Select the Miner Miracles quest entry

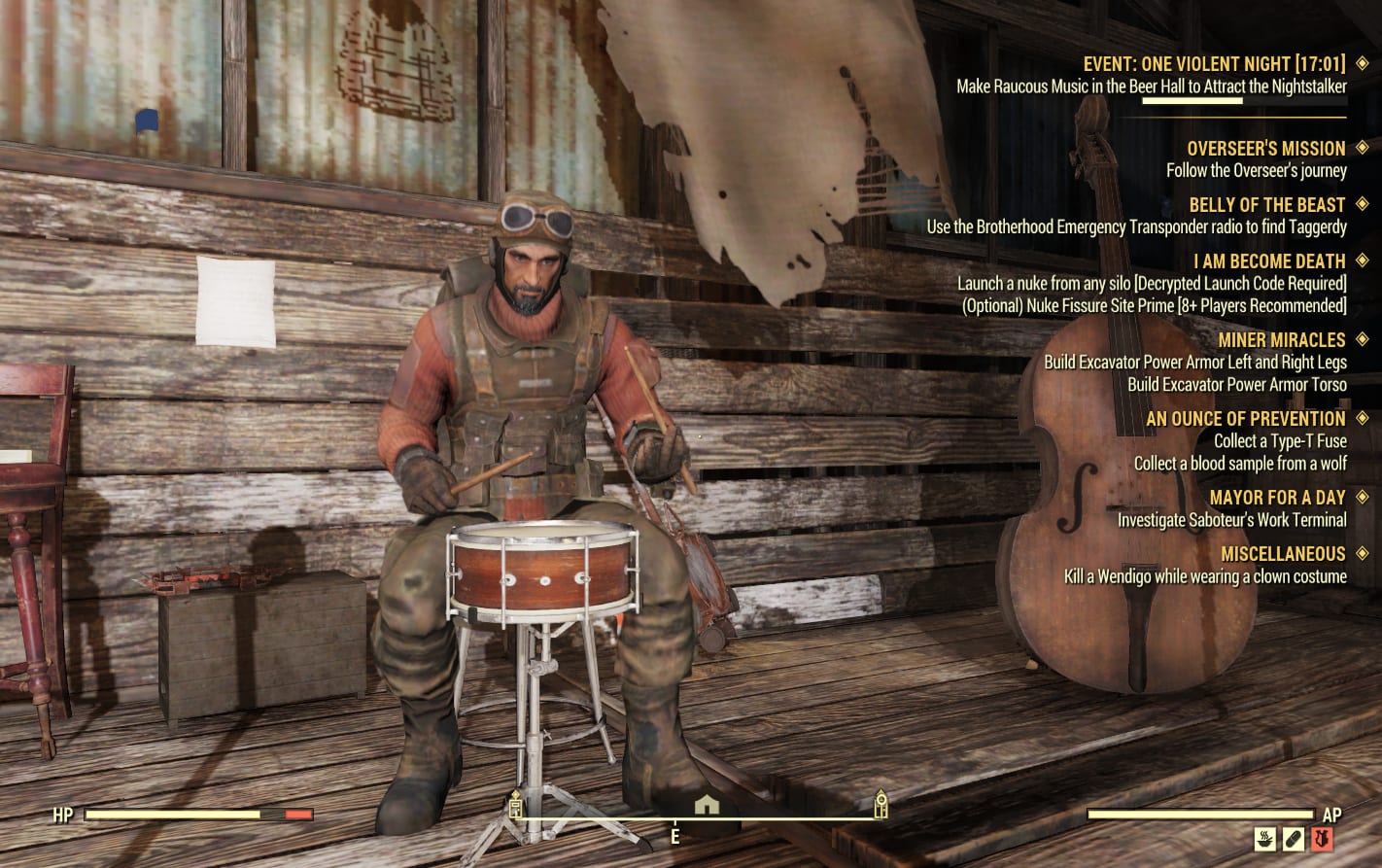1281,340
